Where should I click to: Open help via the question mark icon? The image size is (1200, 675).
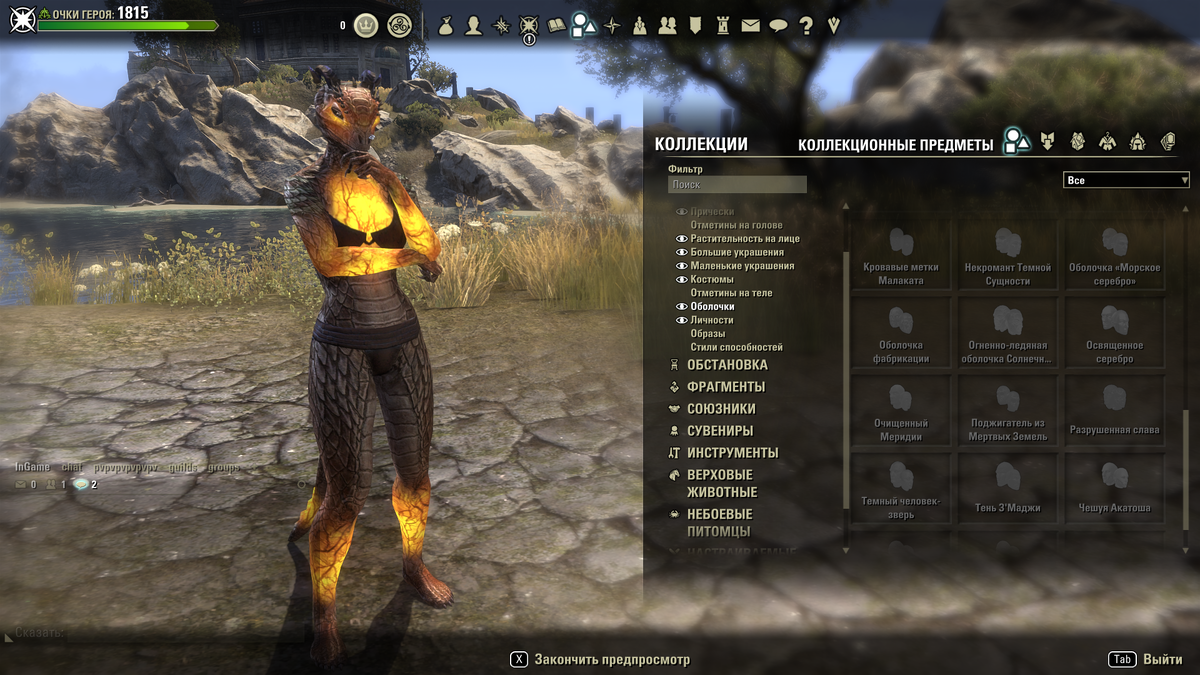click(806, 26)
